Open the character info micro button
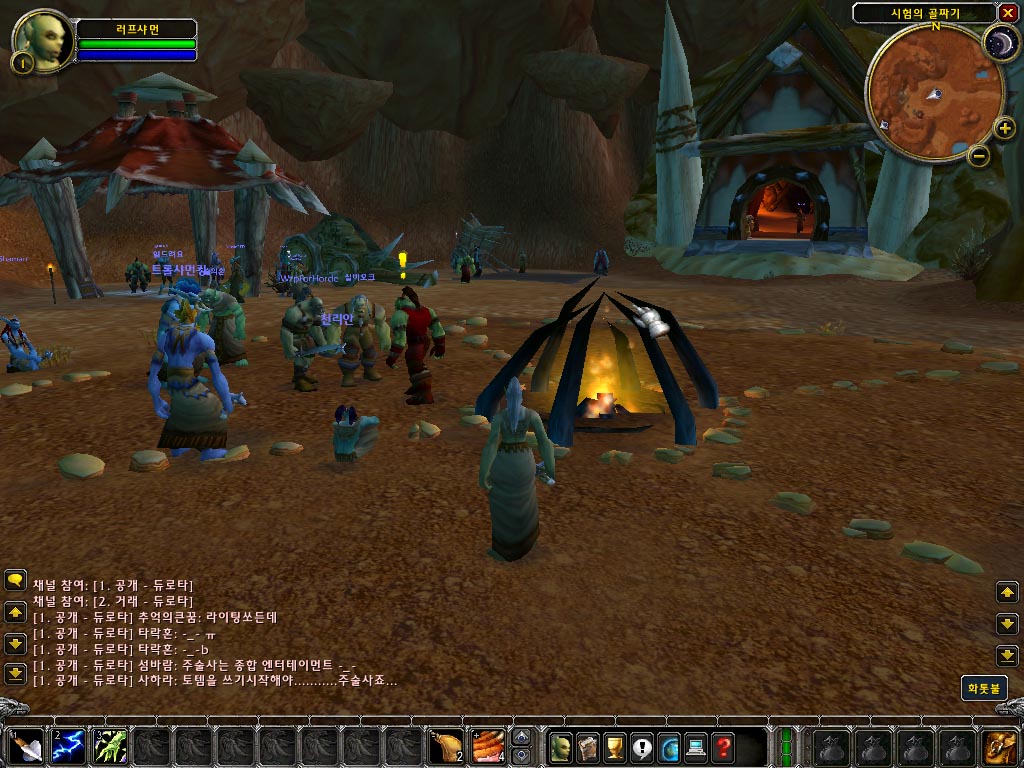The width and height of the screenshot is (1024, 768). coord(561,746)
